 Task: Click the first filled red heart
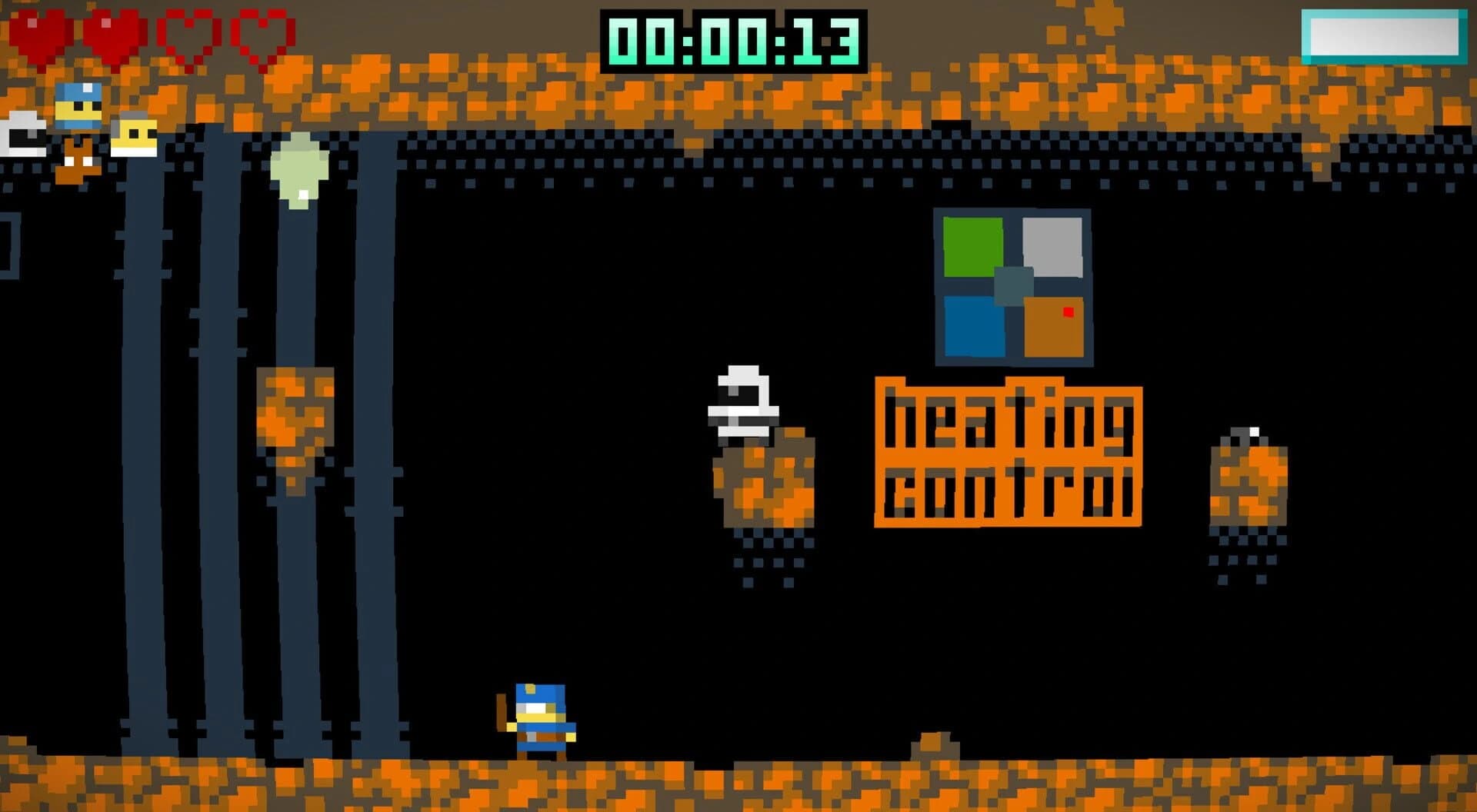pyautogui.click(x=42, y=32)
